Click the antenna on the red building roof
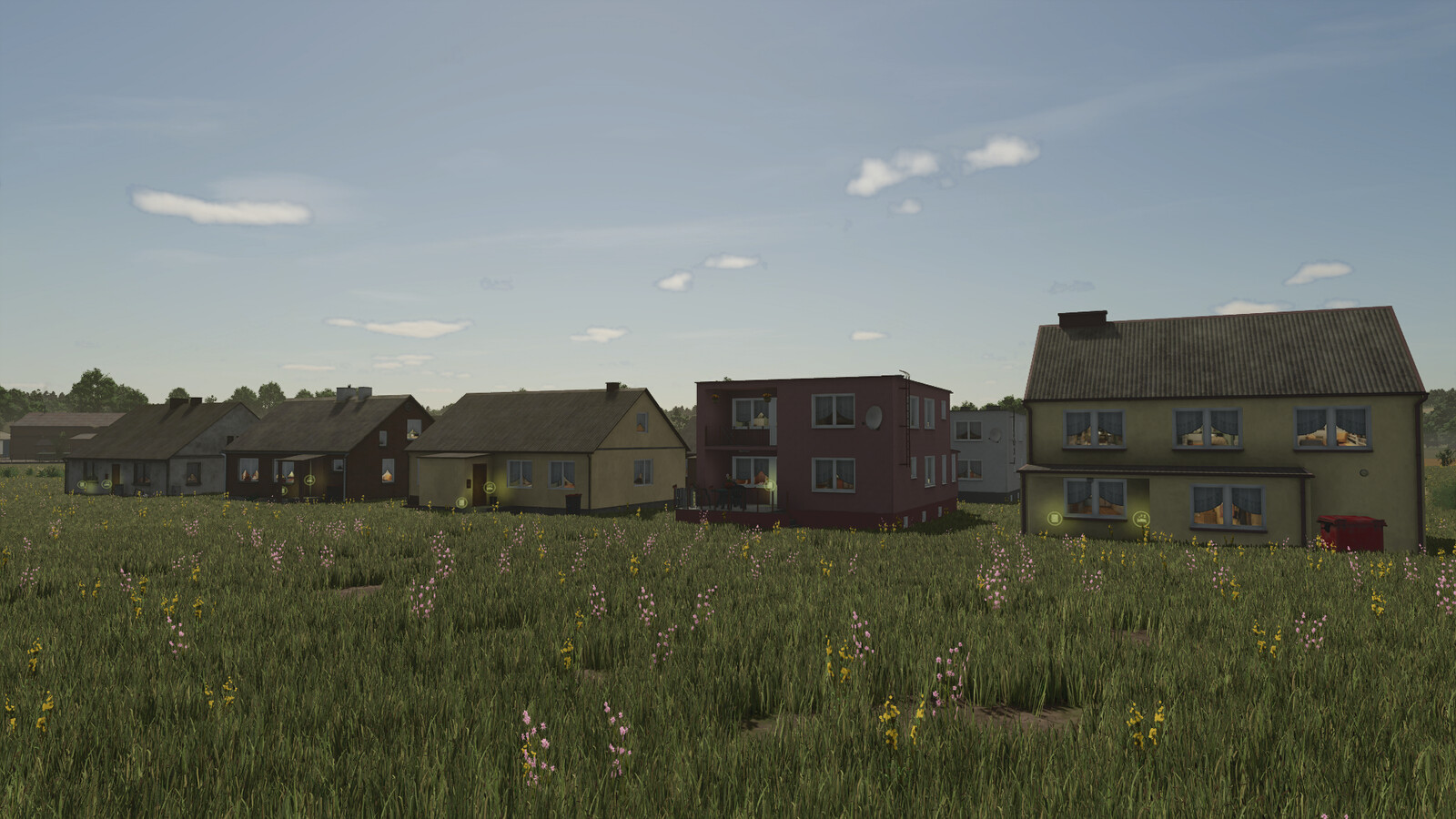This screenshot has height=819, width=1456. pyautogui.click(x=905, y=373)
